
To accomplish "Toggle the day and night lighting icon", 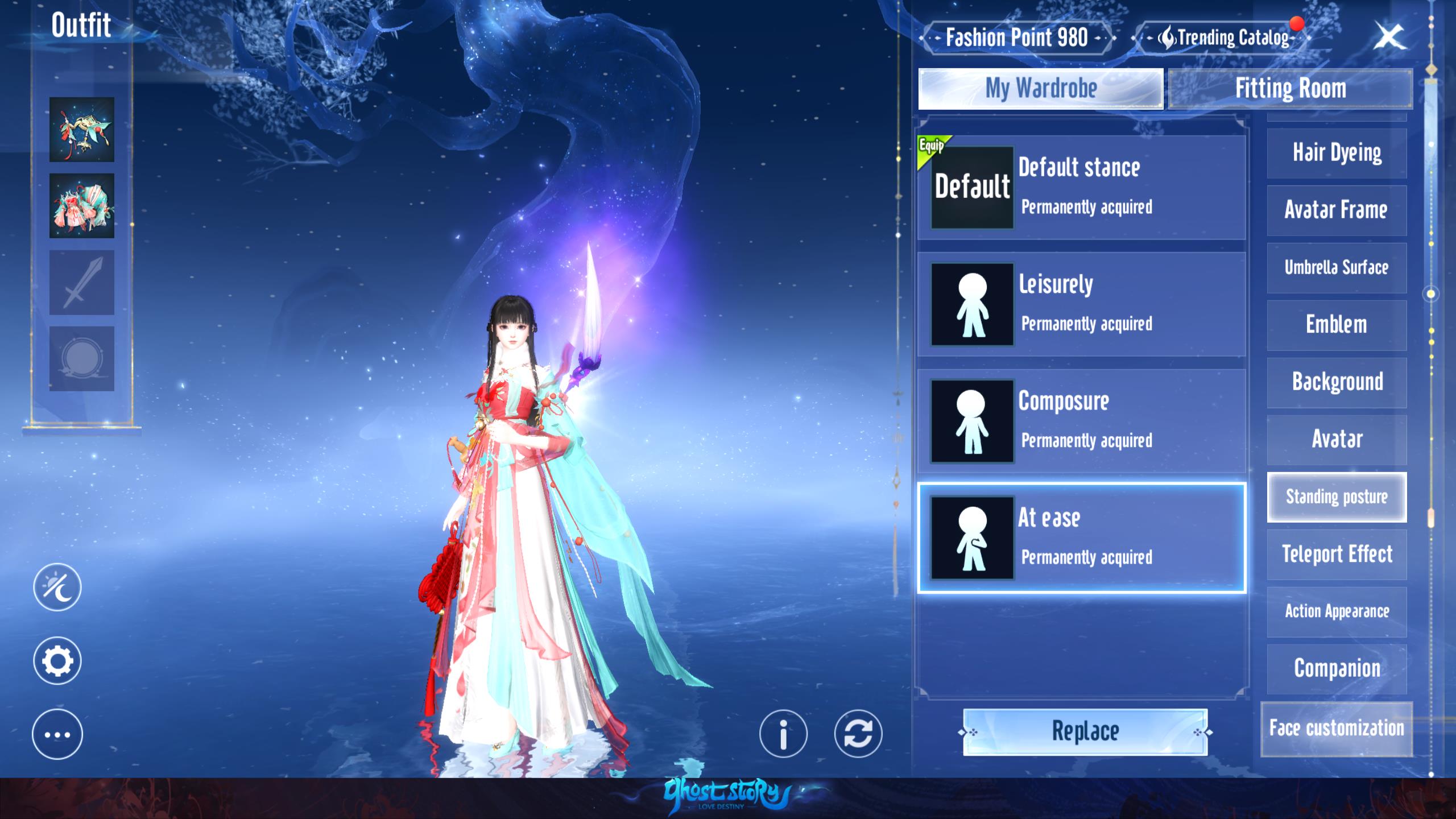I will click(x=57, y=587).
